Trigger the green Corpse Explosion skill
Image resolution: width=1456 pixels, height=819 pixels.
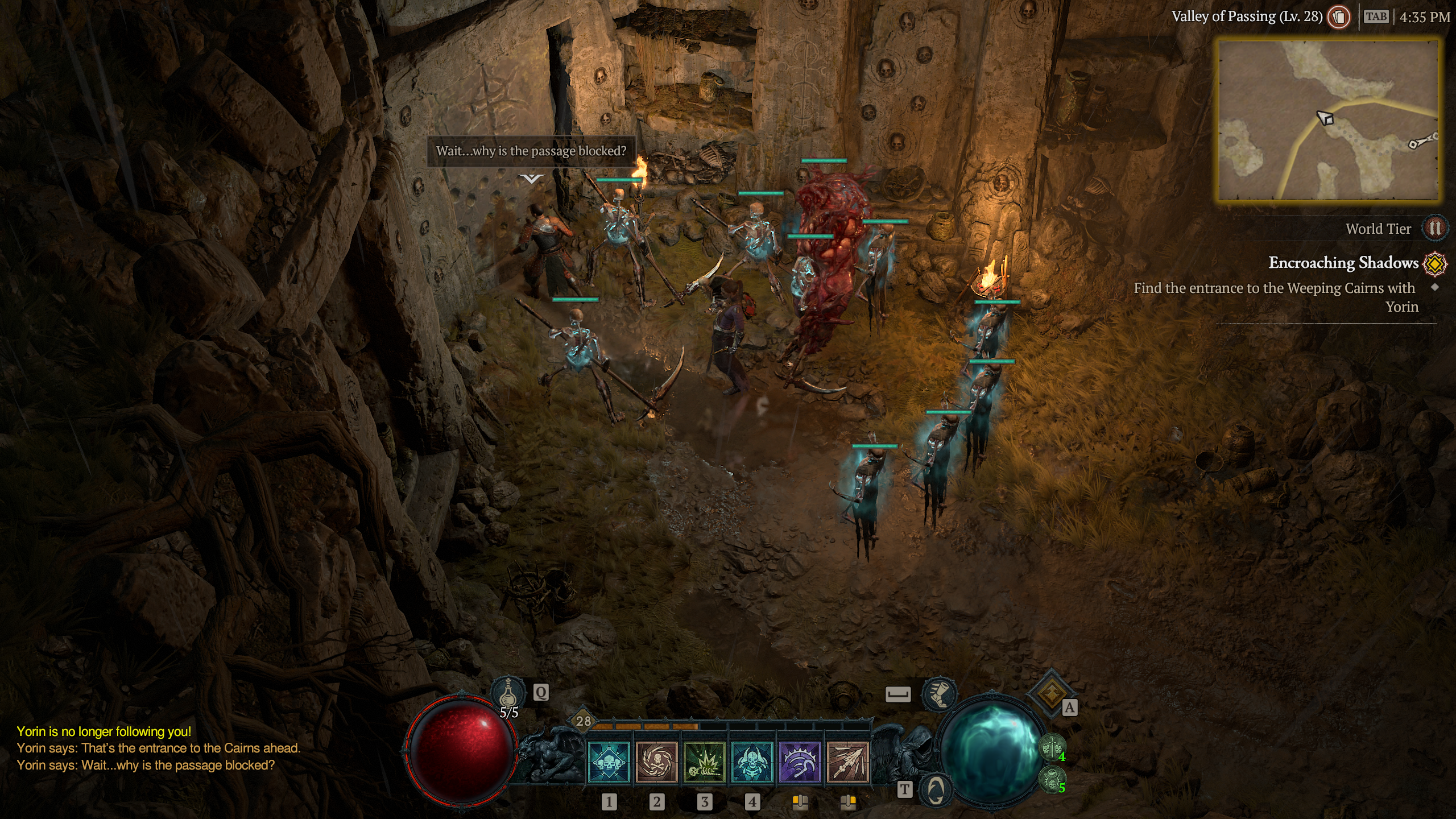704,763
